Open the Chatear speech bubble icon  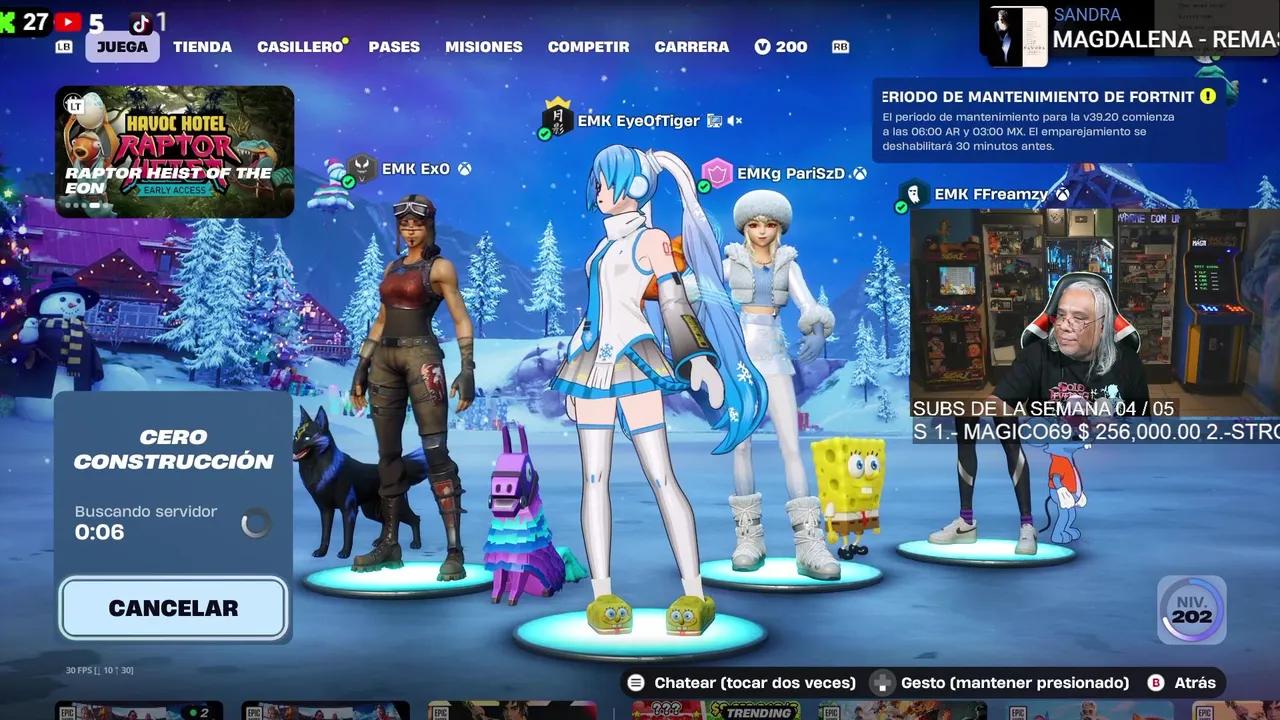click(x=636, y=682)
